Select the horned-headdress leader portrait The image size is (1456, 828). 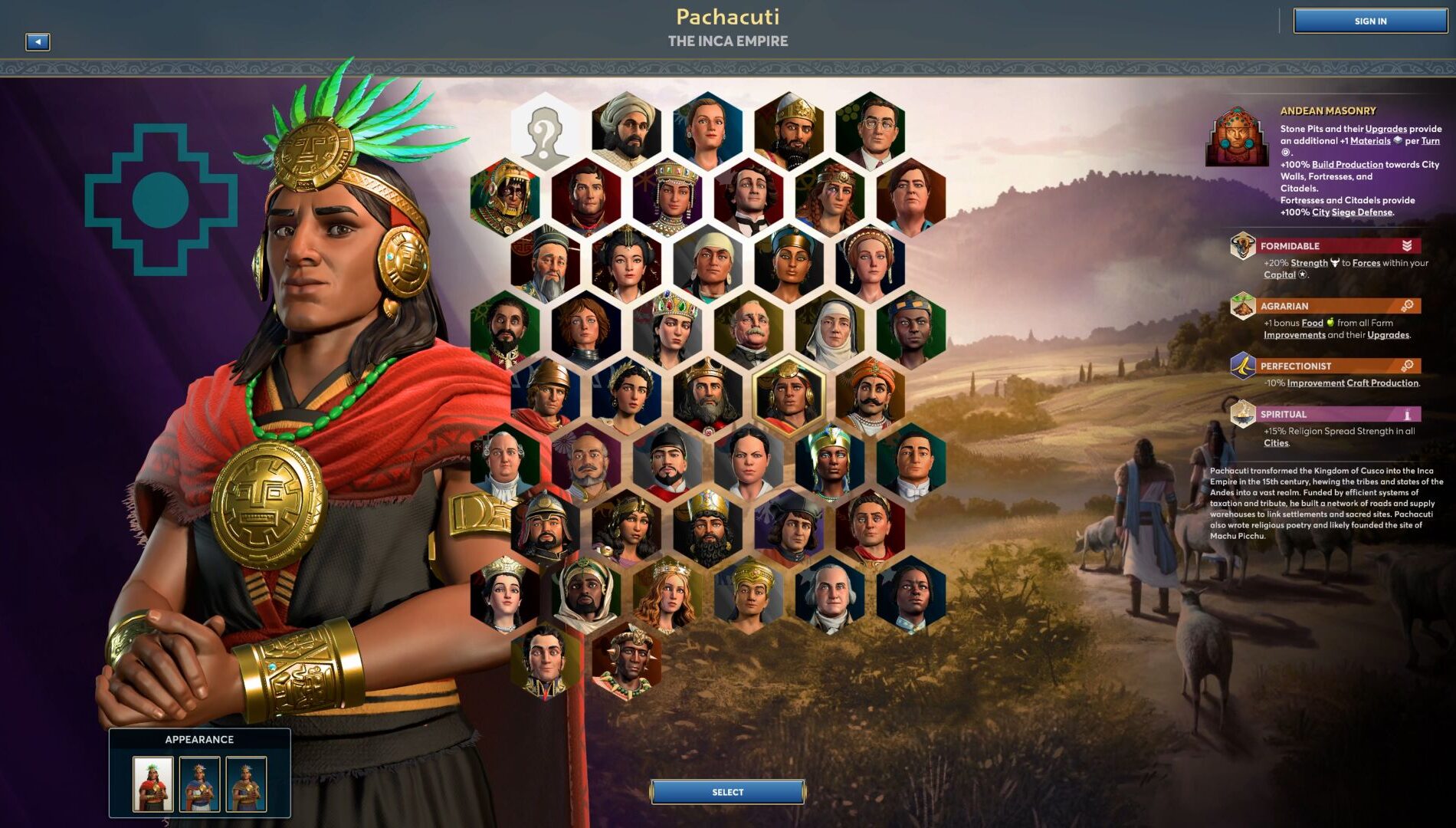(626, 661)
